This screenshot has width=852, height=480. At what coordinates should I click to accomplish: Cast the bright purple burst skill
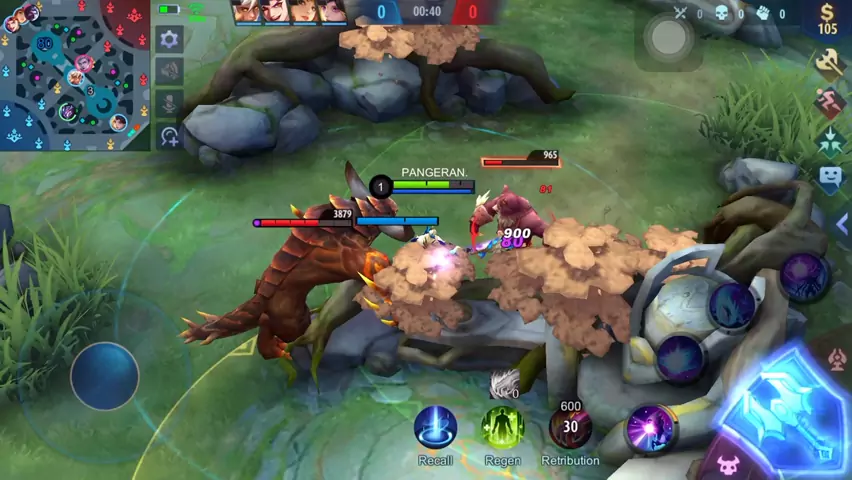coord(650,430)
